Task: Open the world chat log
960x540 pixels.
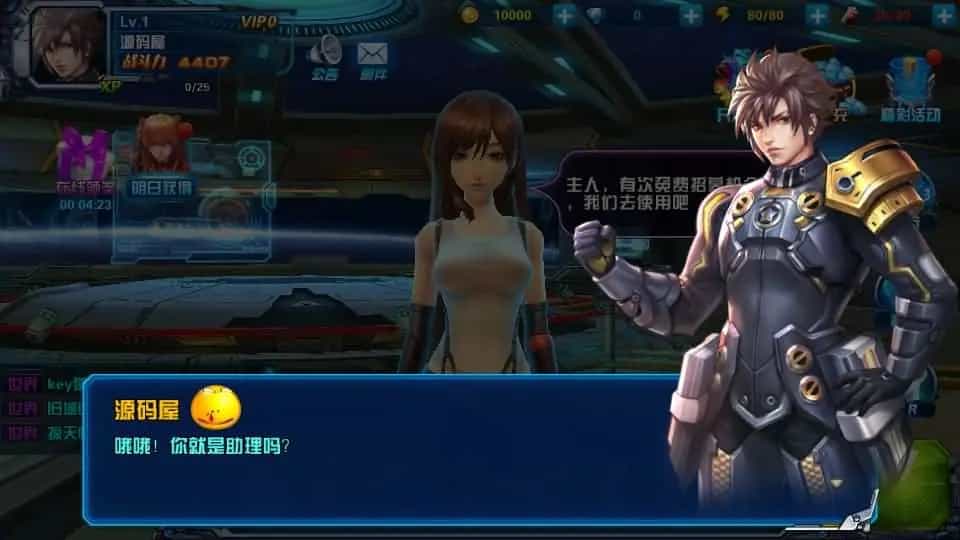Action: click(x=40, y=408)
